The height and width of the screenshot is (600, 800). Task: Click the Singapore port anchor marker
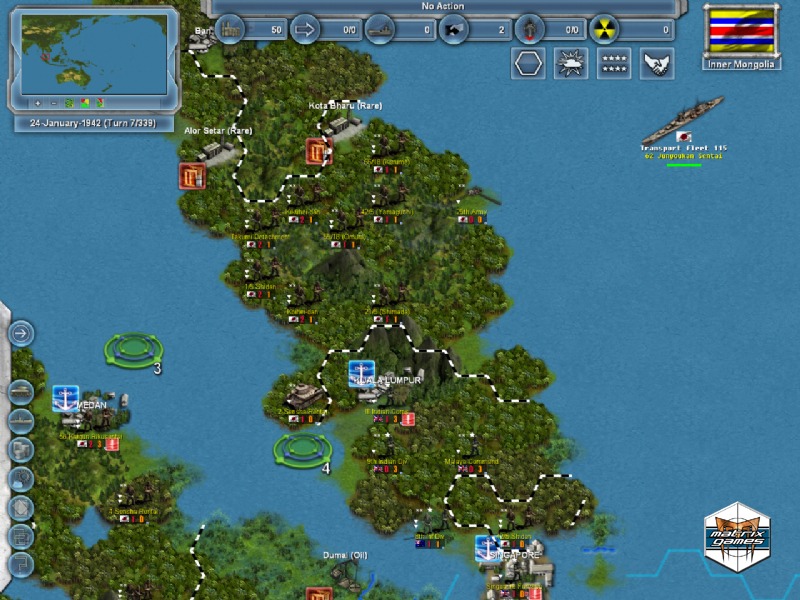(x=487, y=547)
